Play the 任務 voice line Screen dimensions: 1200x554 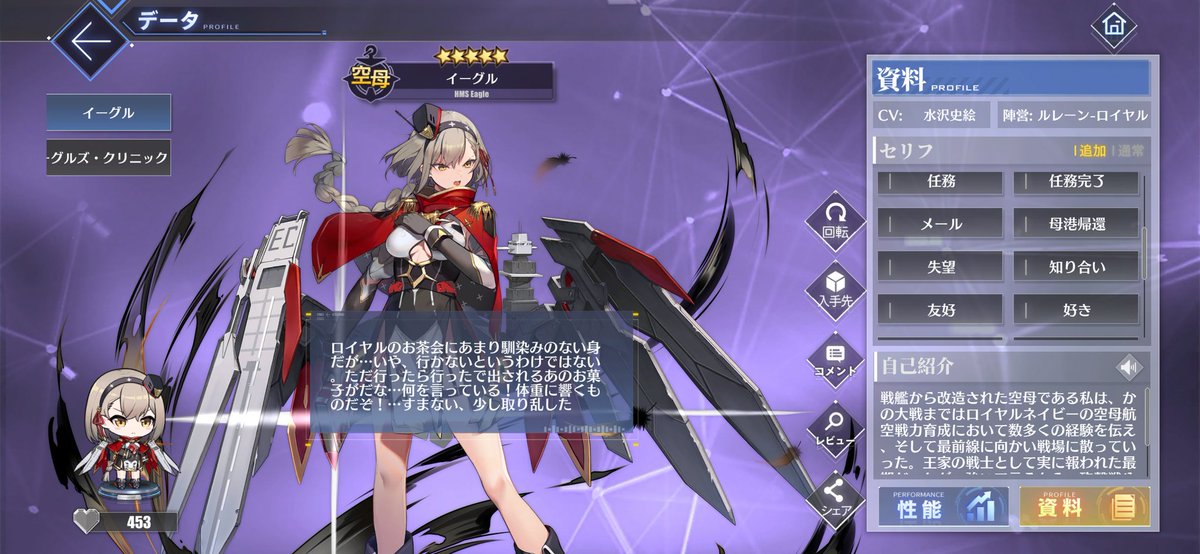pos(940,183)
